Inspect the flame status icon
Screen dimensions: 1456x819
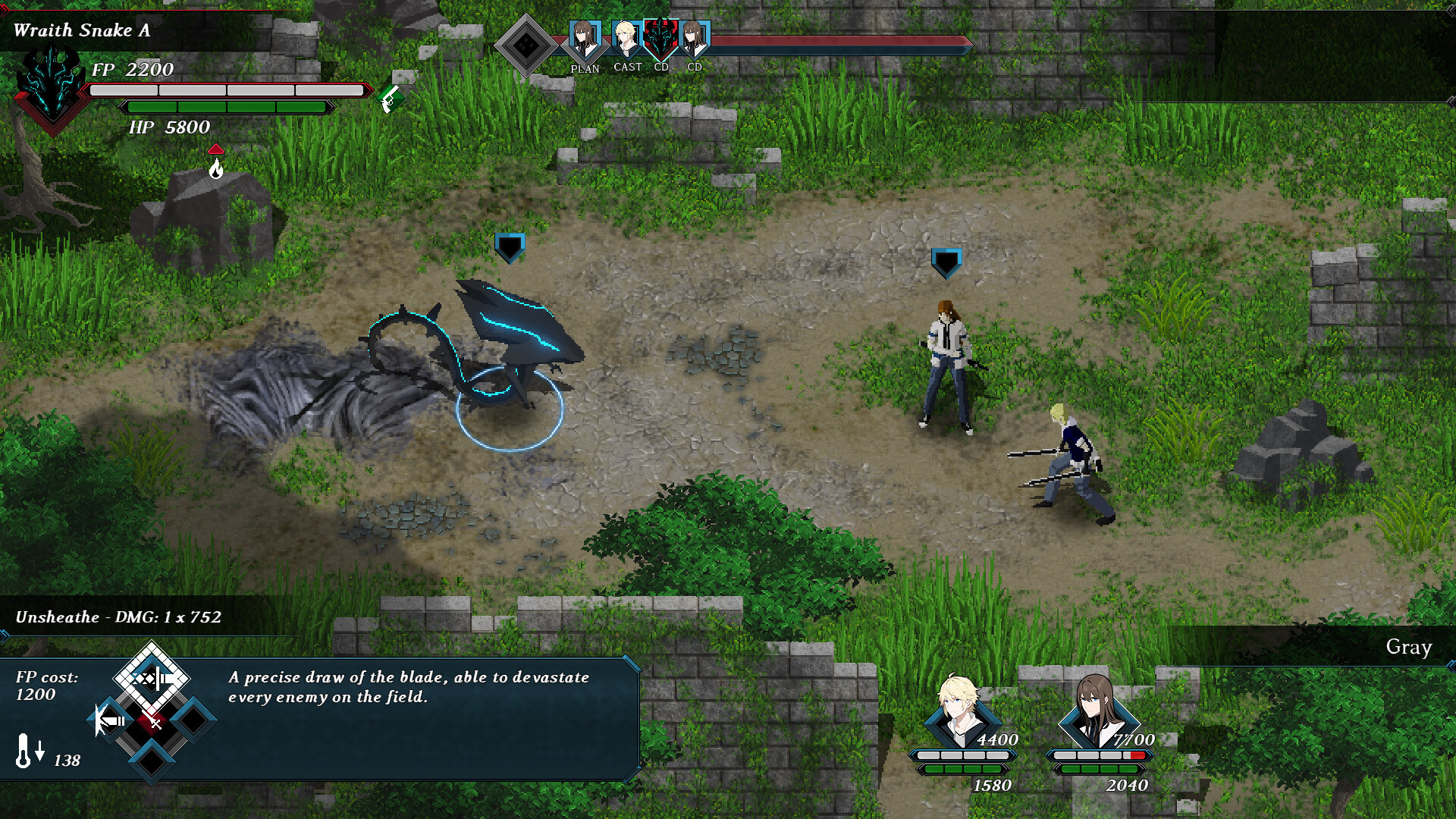point(216,167)
